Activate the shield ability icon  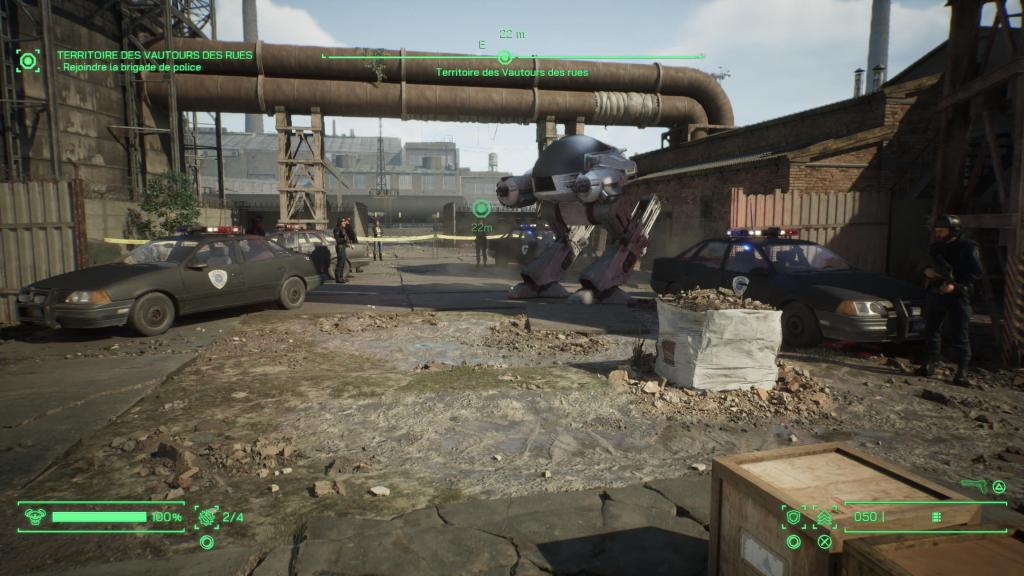click(794, 517)
